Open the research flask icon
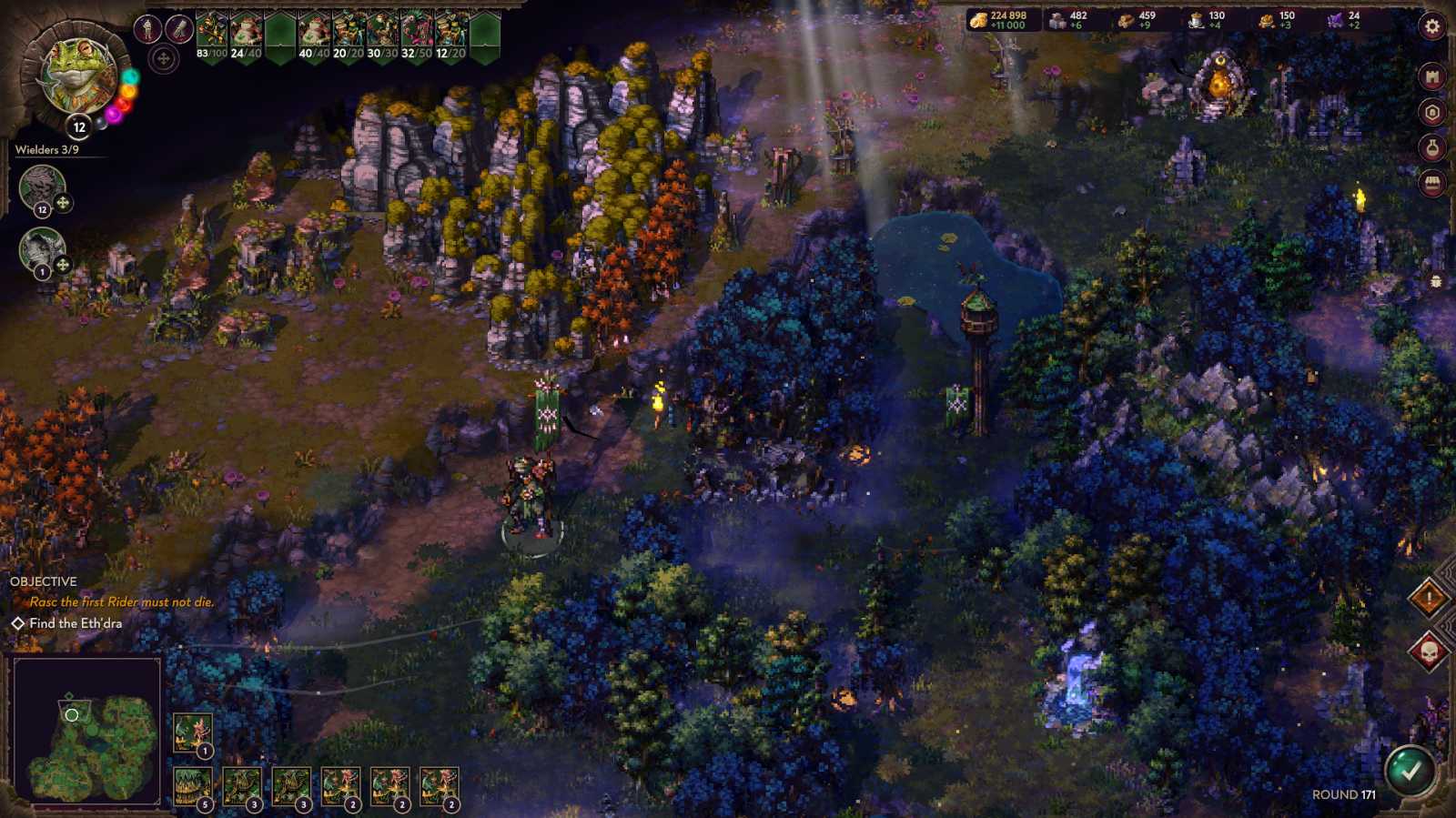Image resolution: width=1456 pixels, height=818 pixels. (1431, 146)
